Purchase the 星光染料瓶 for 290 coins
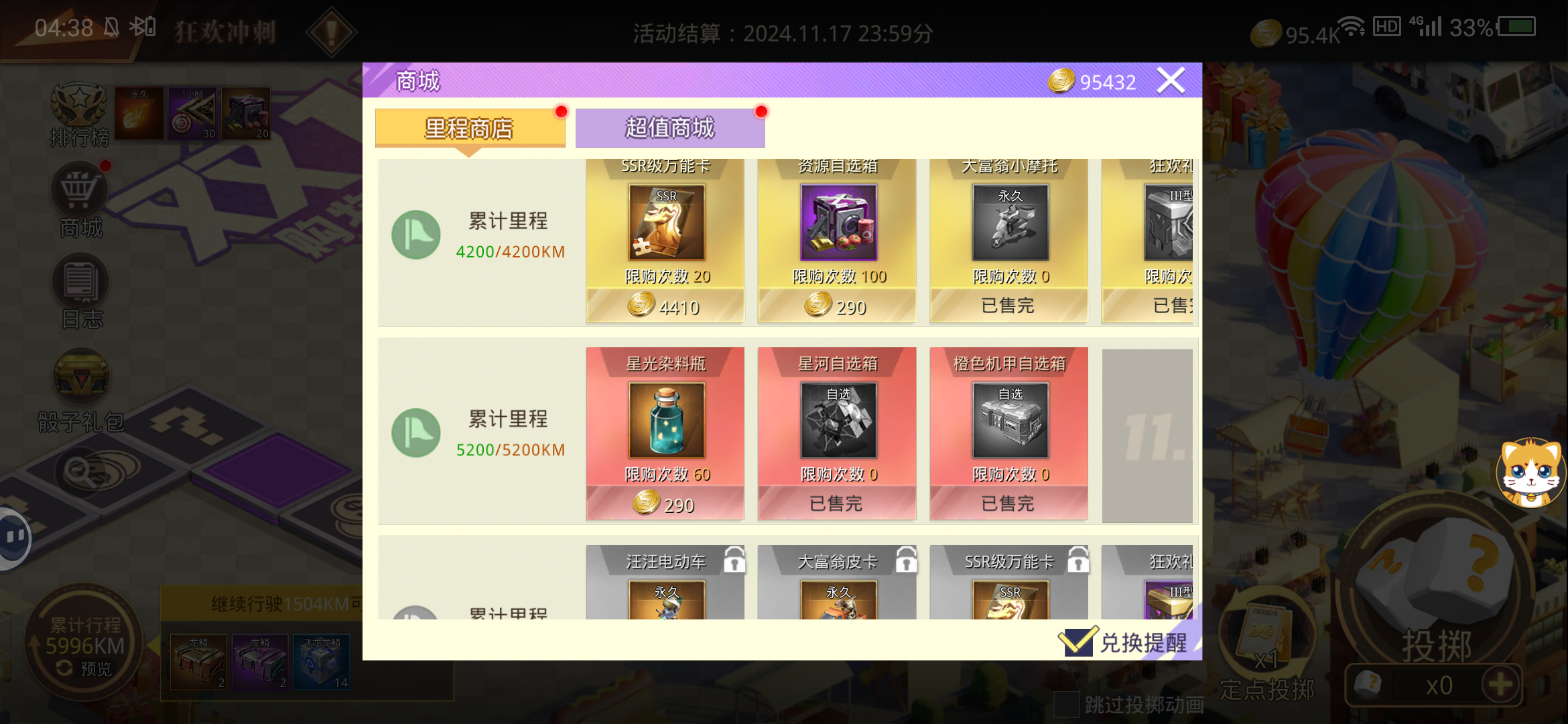 664,504
